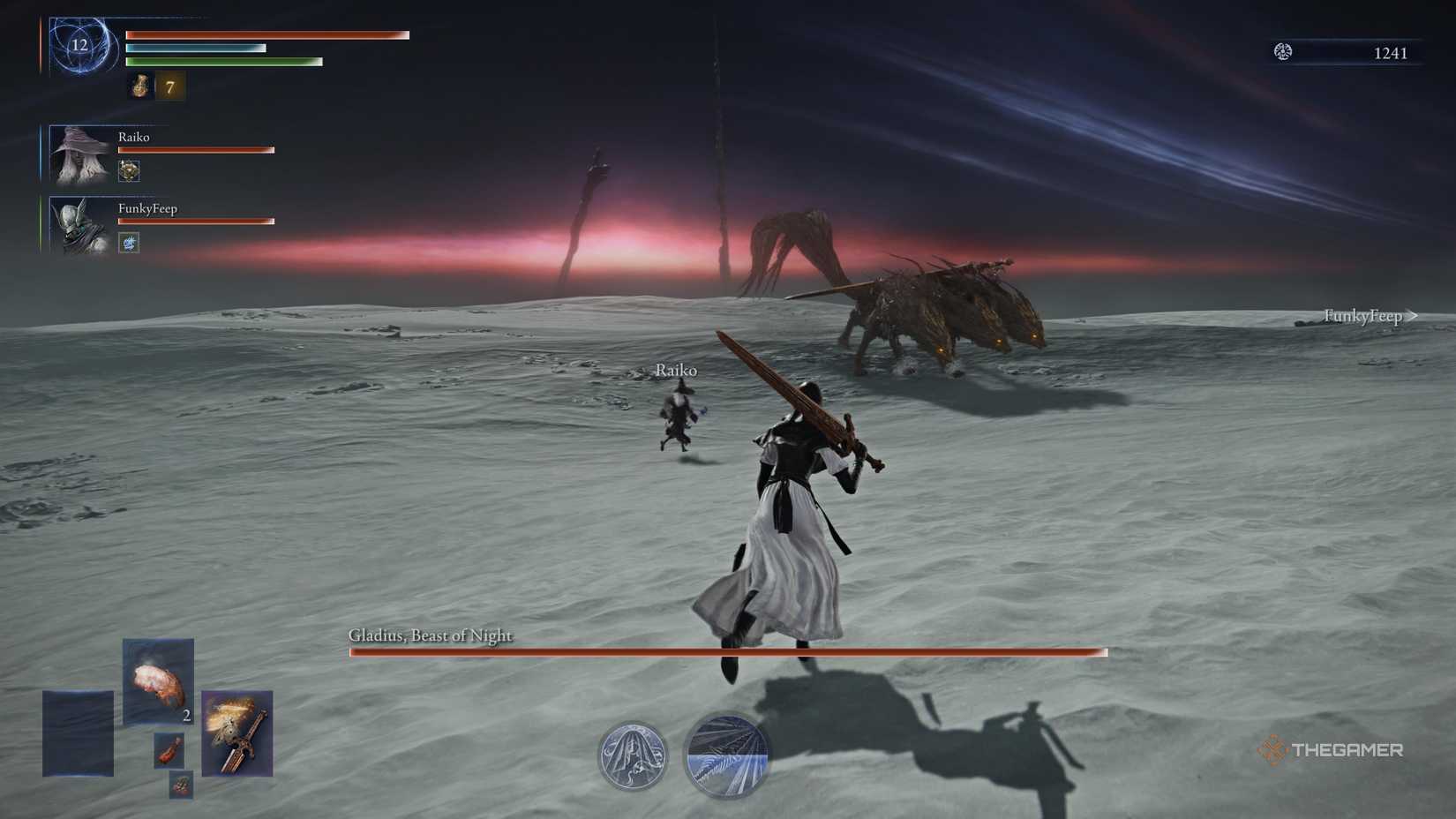Screen dimensions: 1456x819
Task: Click the Raiko floating name tag
Action: click(676, 370)
